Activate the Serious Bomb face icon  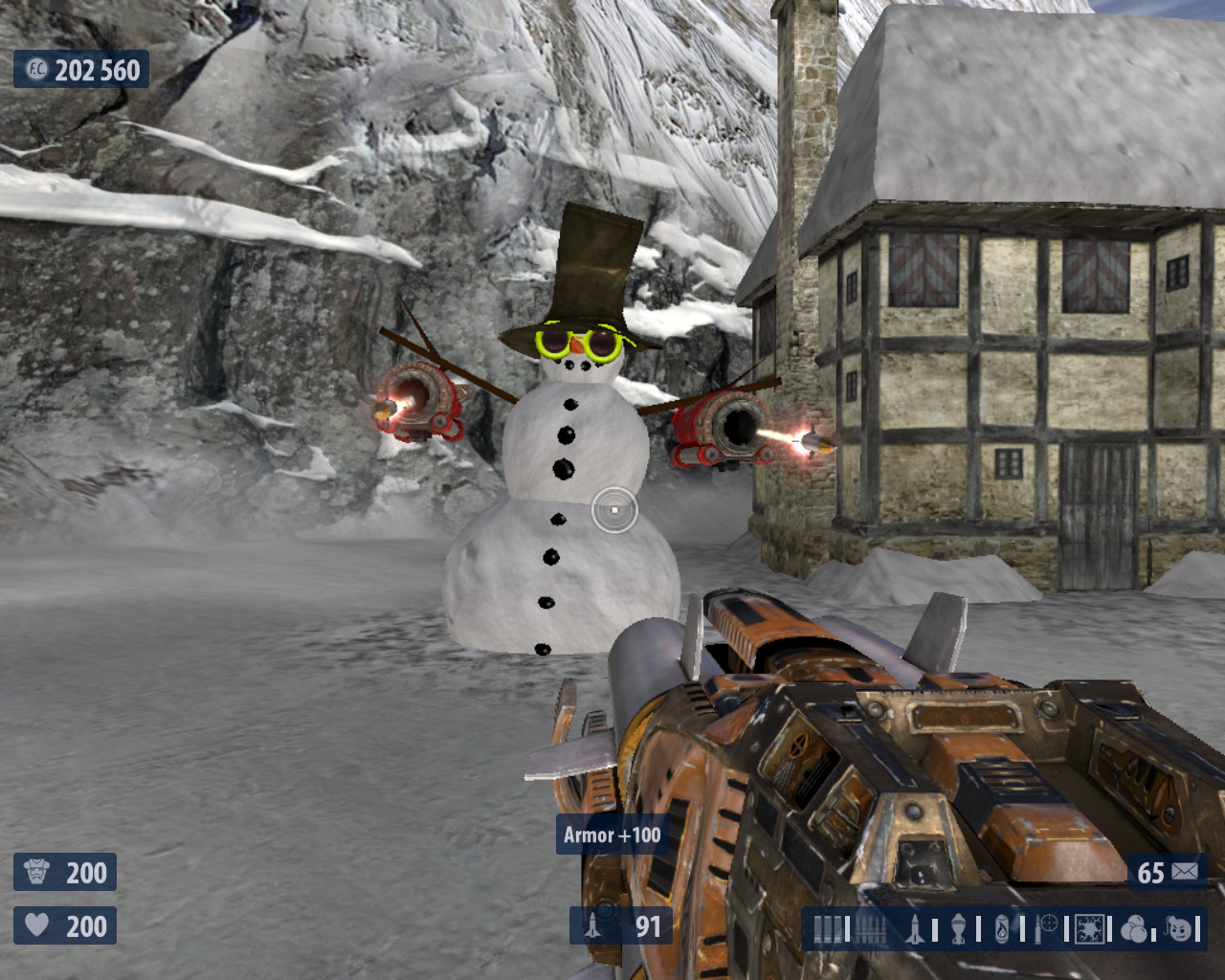pyautogui.click(x=1181, y=928)
